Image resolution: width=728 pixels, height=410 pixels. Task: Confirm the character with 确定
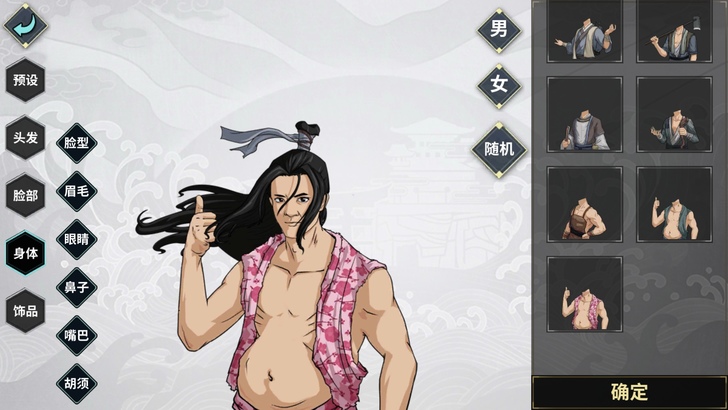(x=629, y=392)
